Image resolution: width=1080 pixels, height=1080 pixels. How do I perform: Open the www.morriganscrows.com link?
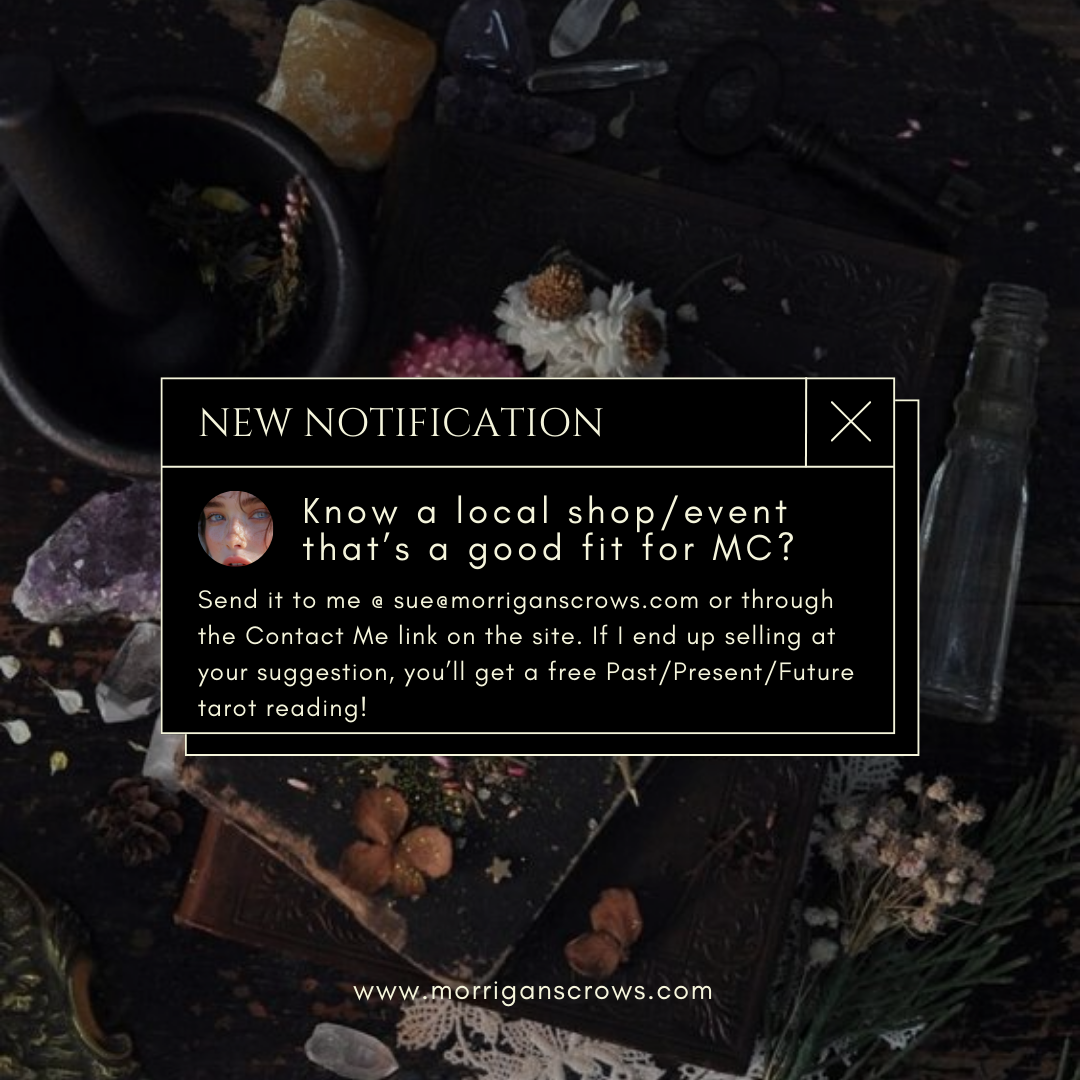pos(533,992)
